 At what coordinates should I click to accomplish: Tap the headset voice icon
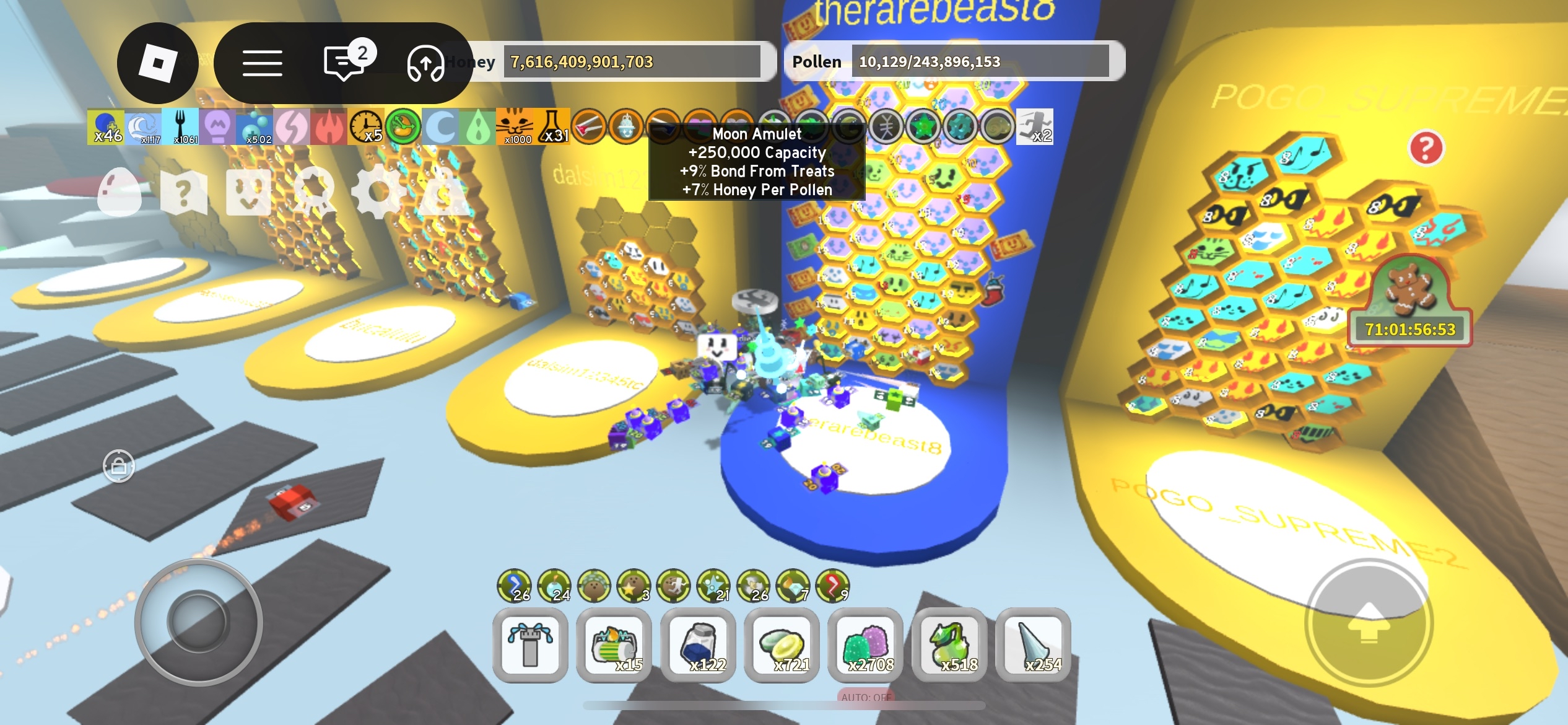425,63
